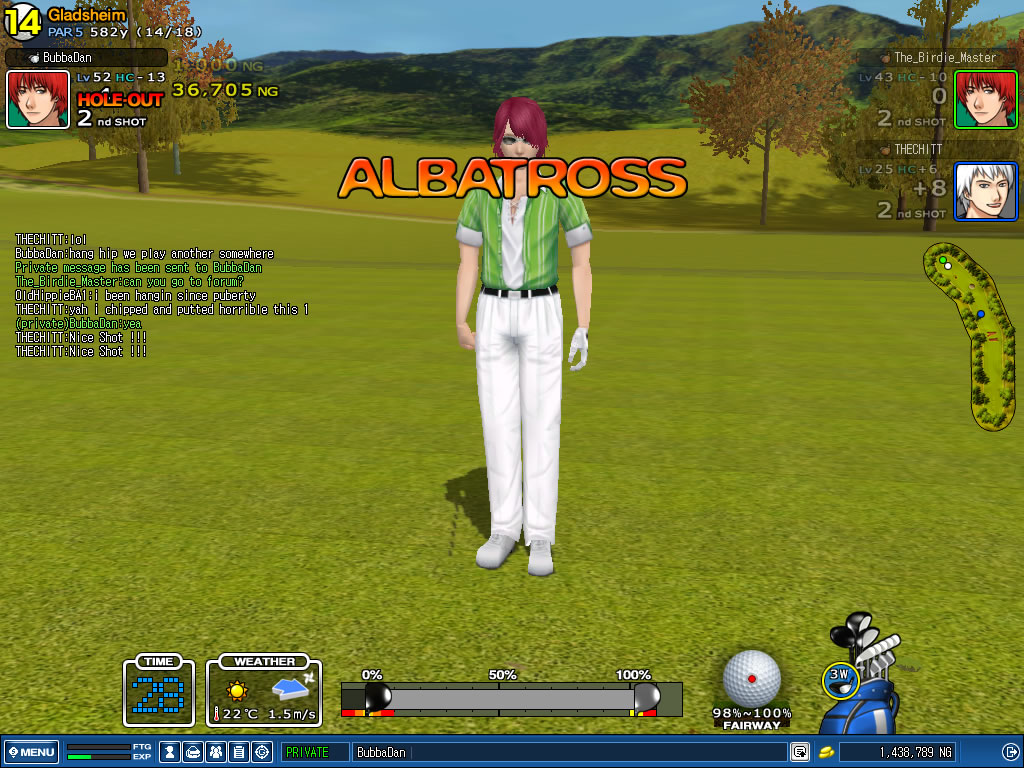Open the friends group icon

(x=217, y=752)
